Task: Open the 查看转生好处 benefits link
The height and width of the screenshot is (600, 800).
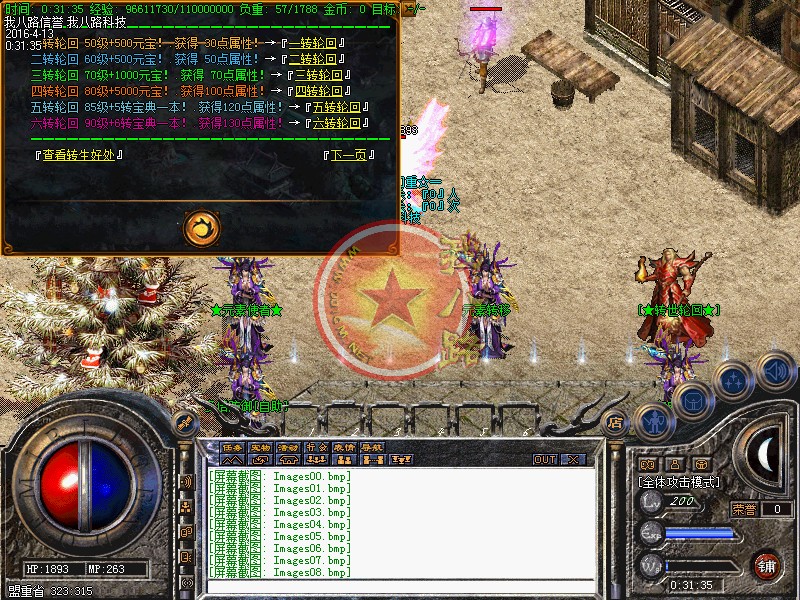Action: click(x=79, y=155)
